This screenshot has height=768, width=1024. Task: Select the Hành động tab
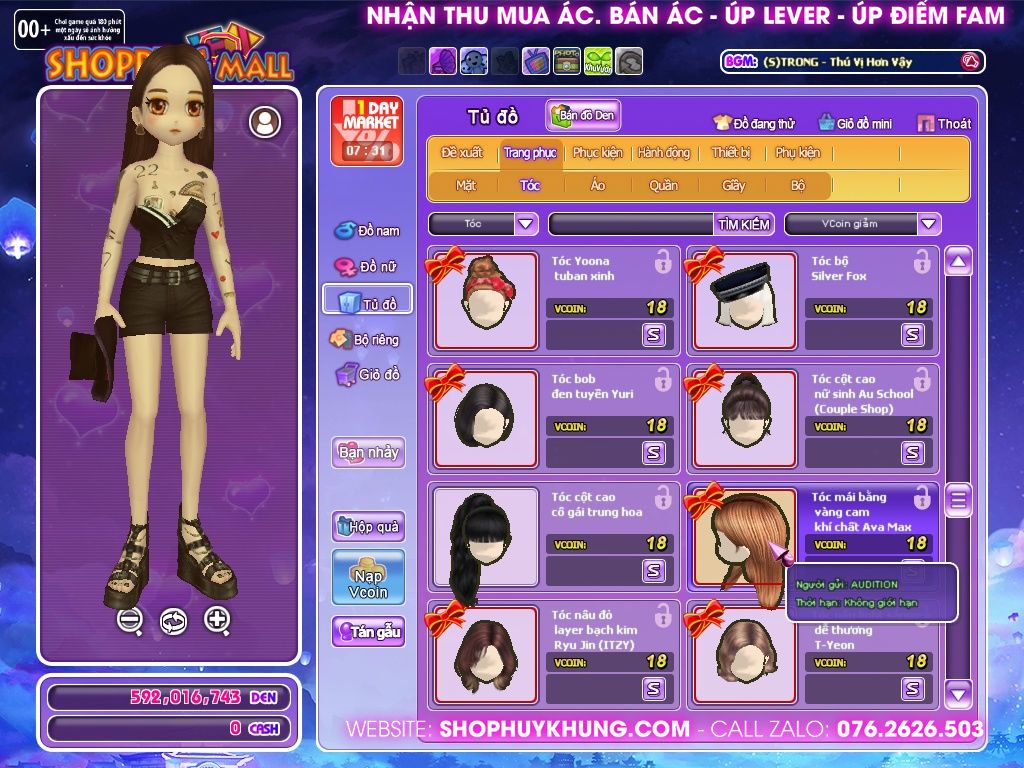pyautogui.click(x=664, y=153)
